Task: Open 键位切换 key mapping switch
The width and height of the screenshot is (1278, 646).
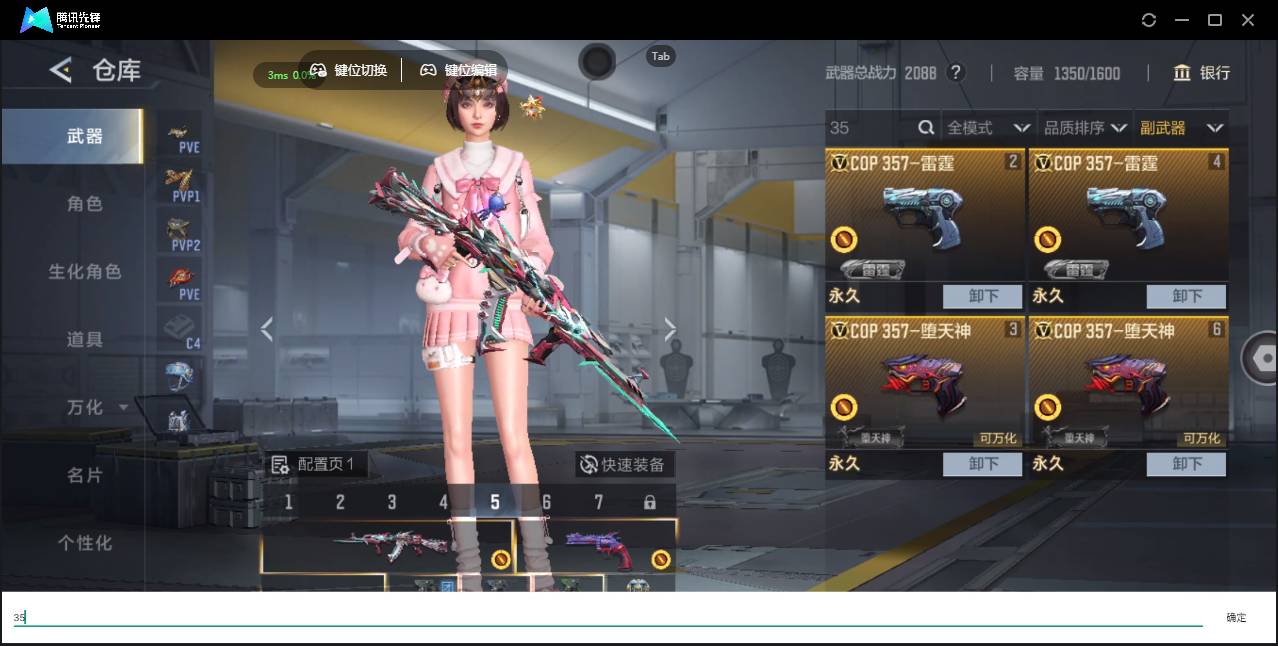Action: [x=349, y=70]
